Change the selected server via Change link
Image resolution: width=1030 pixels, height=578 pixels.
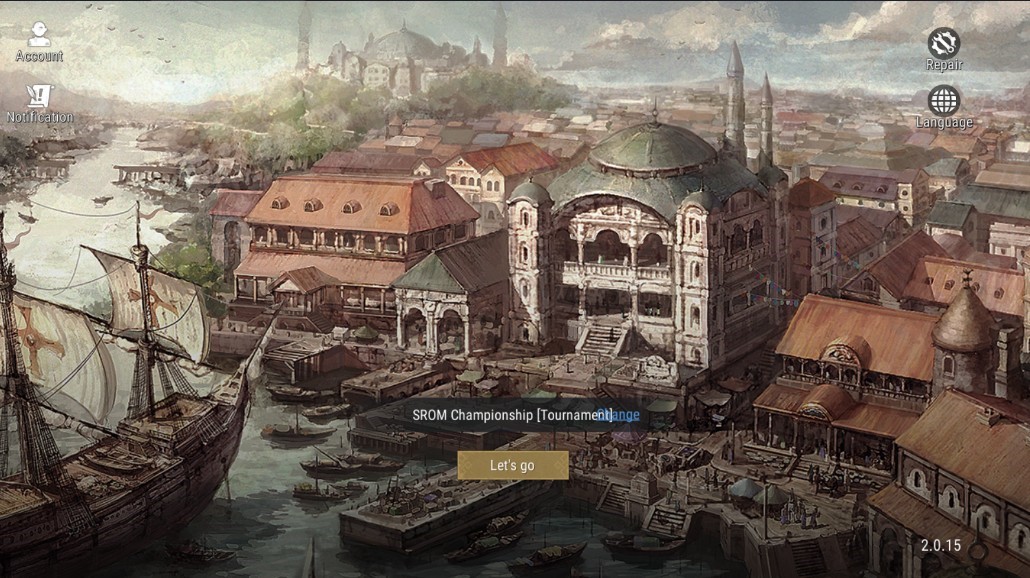(x=626, y=414)
